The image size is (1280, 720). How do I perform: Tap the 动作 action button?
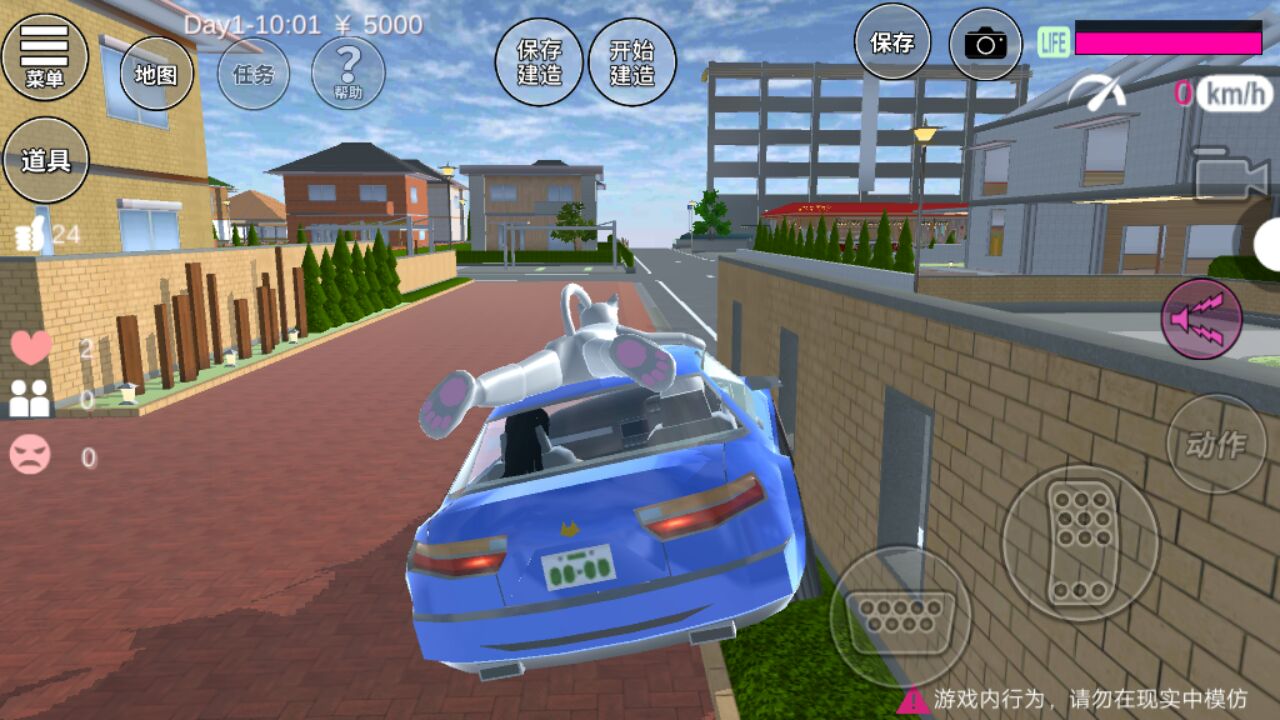point(1216,444)
